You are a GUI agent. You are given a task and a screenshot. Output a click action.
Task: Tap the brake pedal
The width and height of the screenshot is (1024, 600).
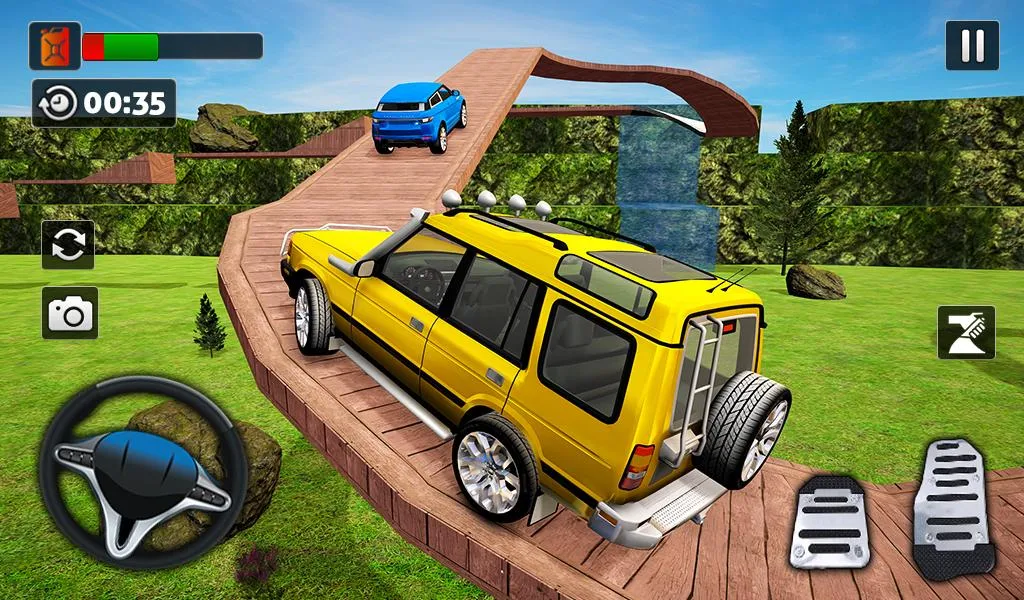829,521
